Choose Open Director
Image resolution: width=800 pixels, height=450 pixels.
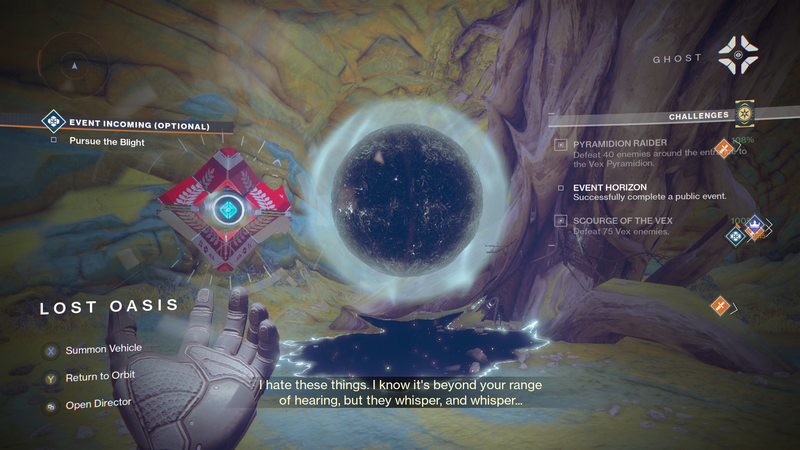click(x=97, y=402)
